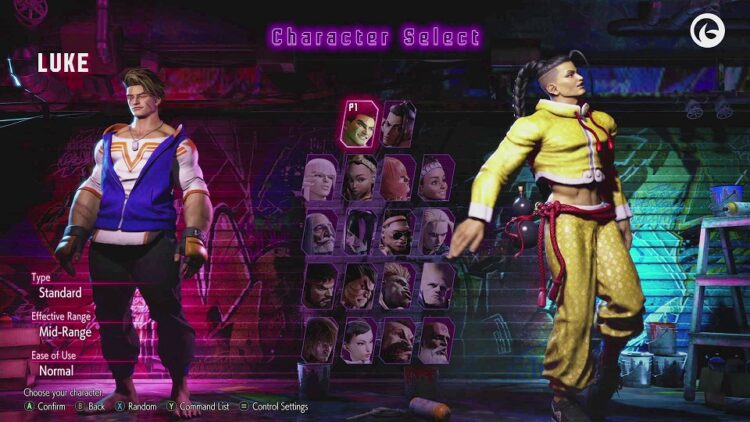Viewport: 750px width, 422px height.
Task: Choose Marisa's red-haired portrait
Action: tap(398, 177)
